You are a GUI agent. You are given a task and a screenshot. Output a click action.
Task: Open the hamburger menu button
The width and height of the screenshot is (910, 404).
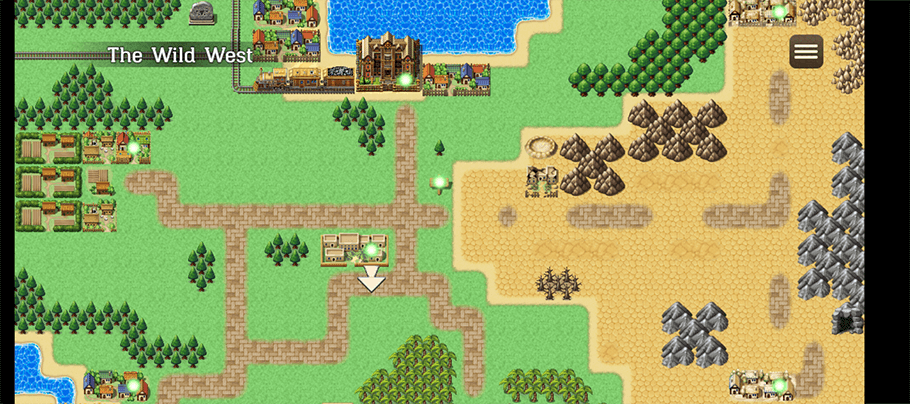click(x=806, y=51)
